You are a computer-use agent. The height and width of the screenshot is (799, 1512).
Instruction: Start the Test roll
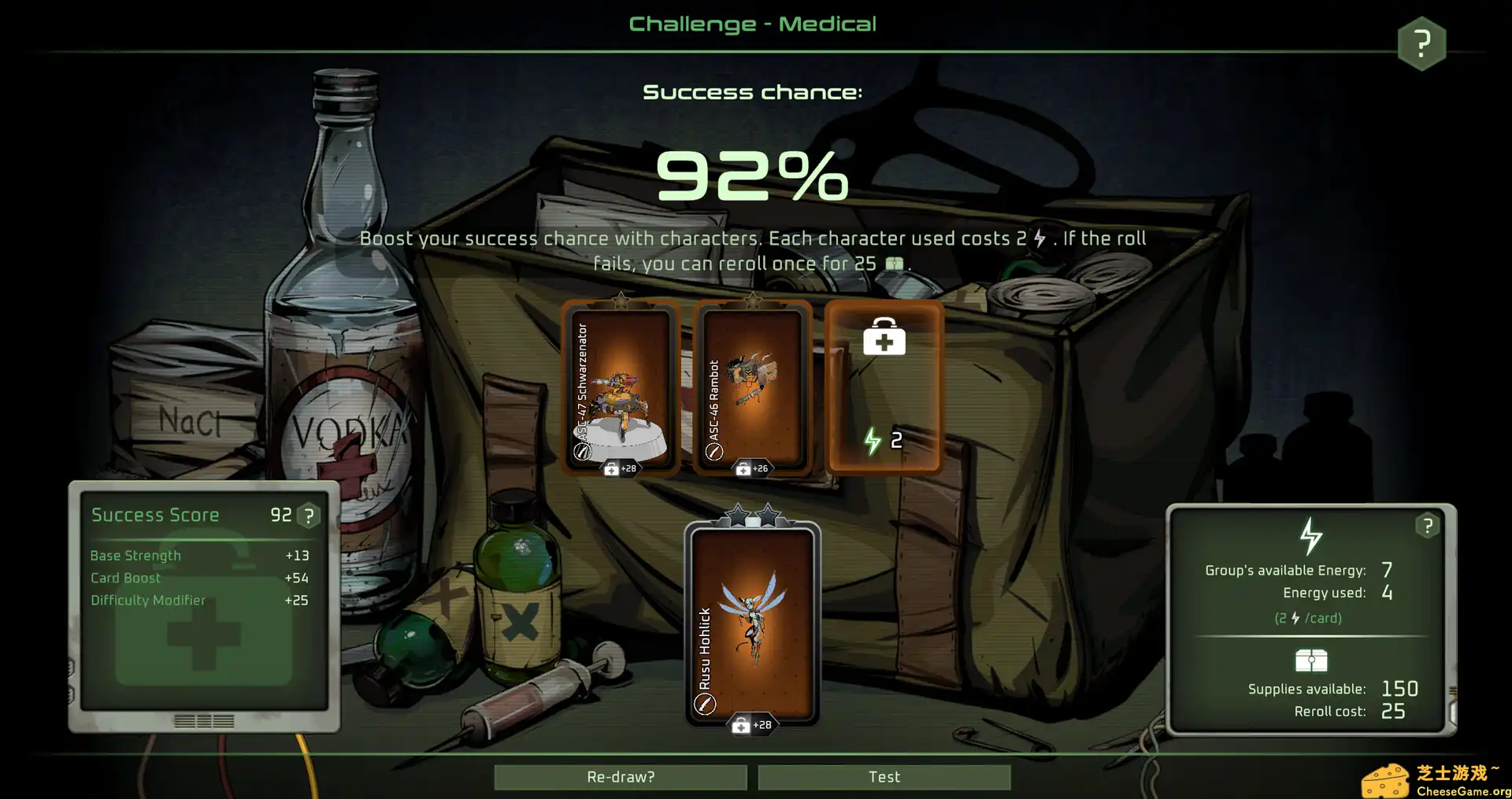click(x=884, y=777)
